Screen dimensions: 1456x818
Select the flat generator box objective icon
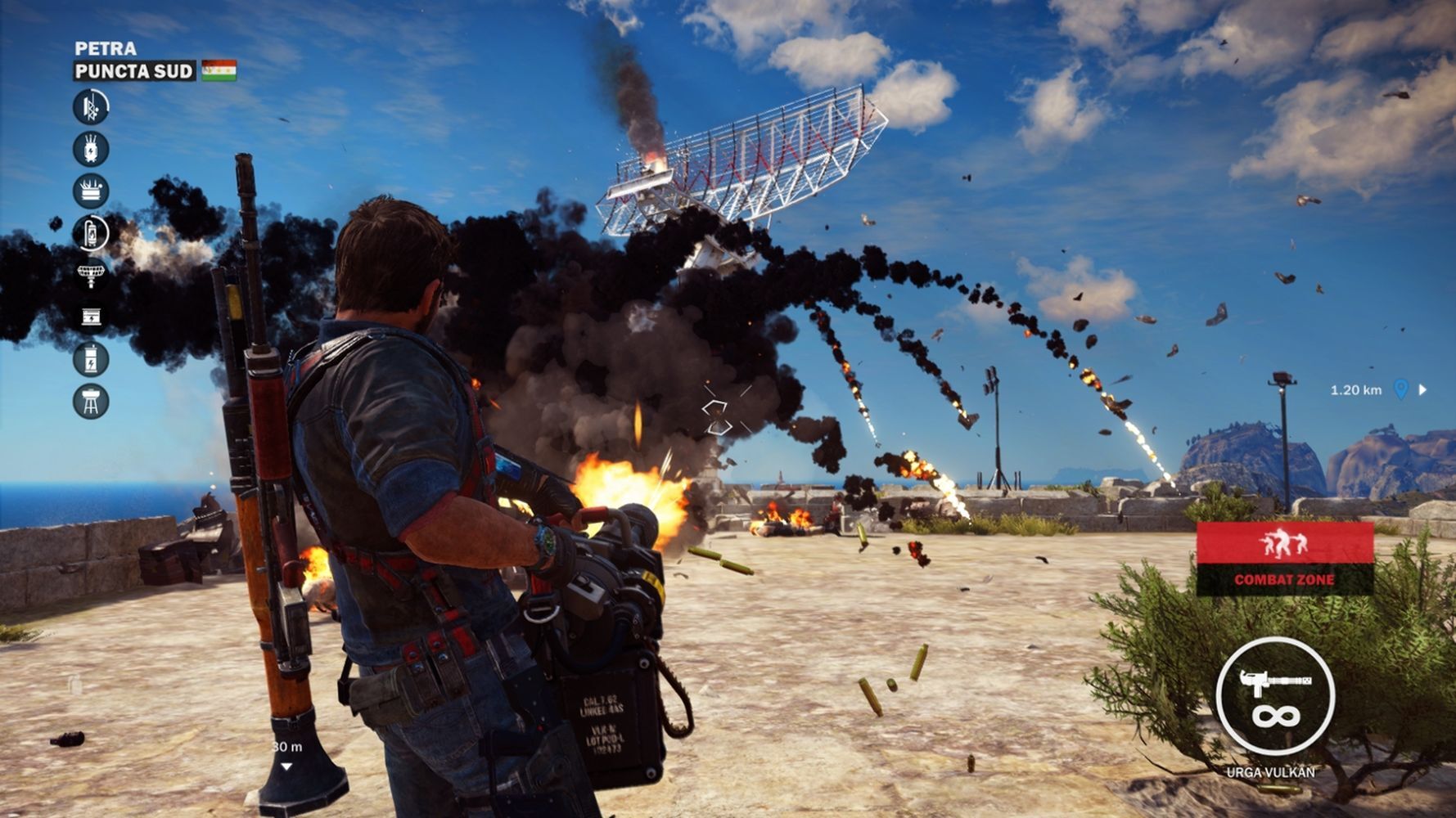tap(91, 317)
